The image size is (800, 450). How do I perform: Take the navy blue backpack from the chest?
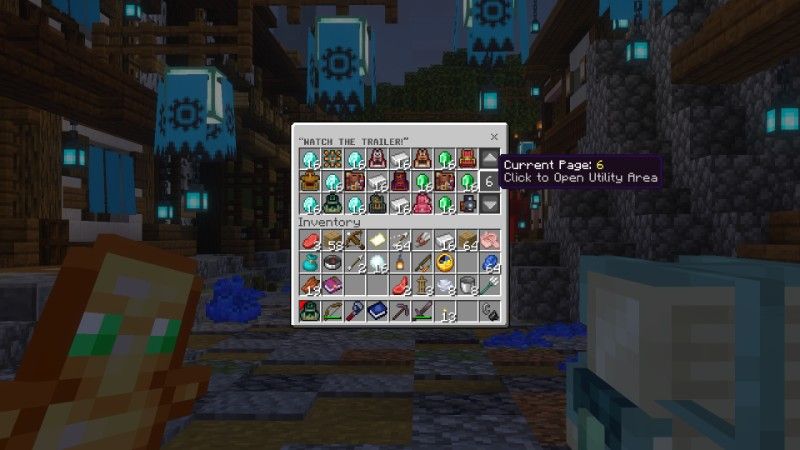pyautogui.click(x=467, y=204)
